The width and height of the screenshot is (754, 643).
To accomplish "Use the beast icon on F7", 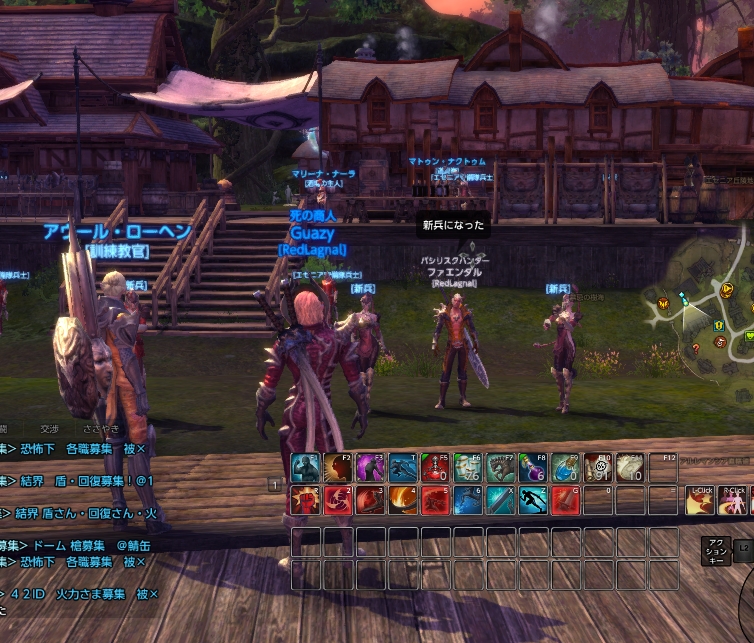I will tap(500, 467).
